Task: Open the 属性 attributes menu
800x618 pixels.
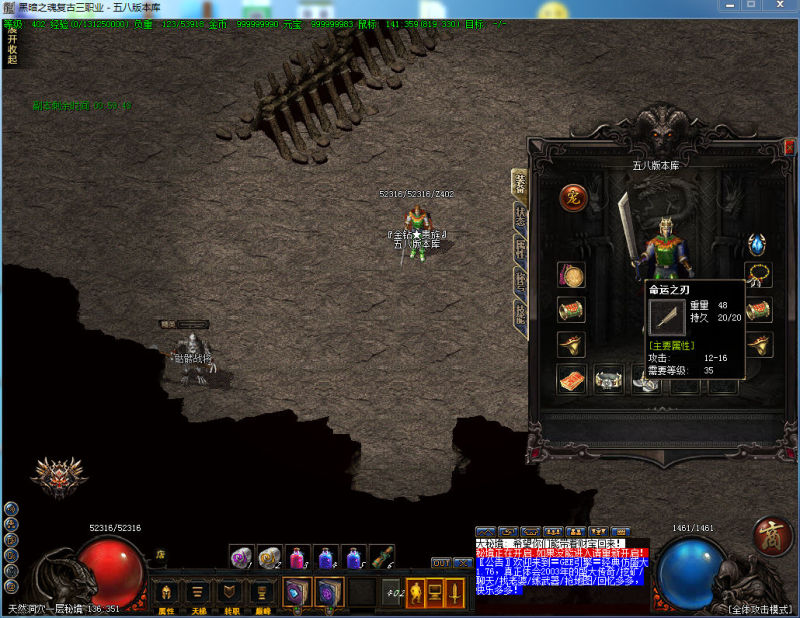Action: pos(167,592)
